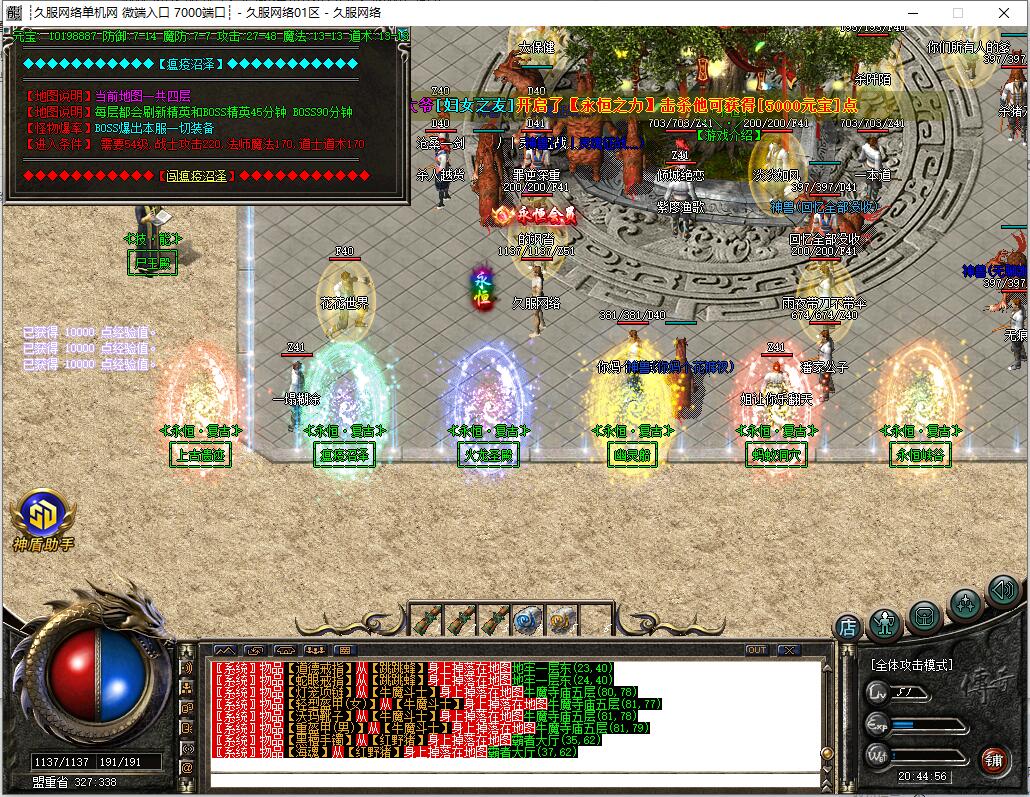Viewport: 1030px width, 797px height.
Task: Close the chat panel with its X button
Action: point(789,650)
